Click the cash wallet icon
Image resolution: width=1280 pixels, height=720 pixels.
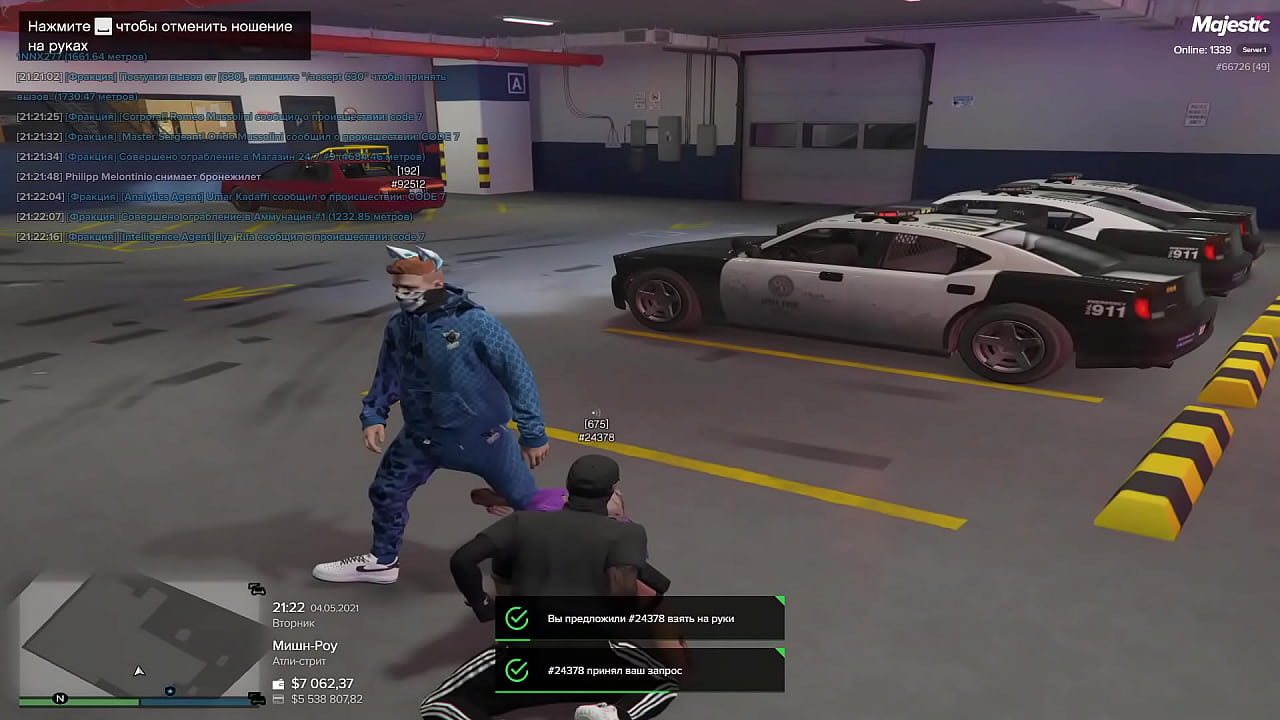coord(279,684)
